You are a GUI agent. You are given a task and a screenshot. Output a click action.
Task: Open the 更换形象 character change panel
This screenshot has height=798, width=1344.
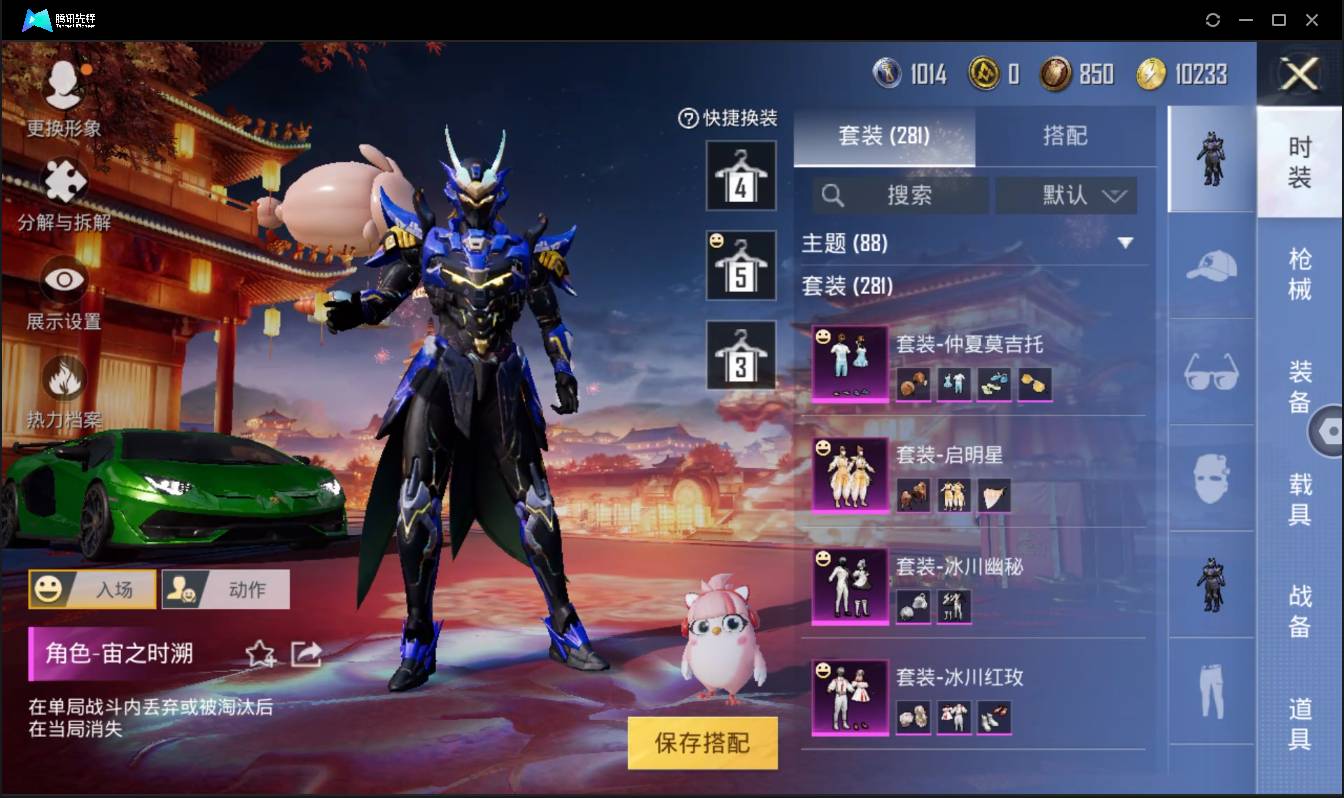tap(62, 90)
